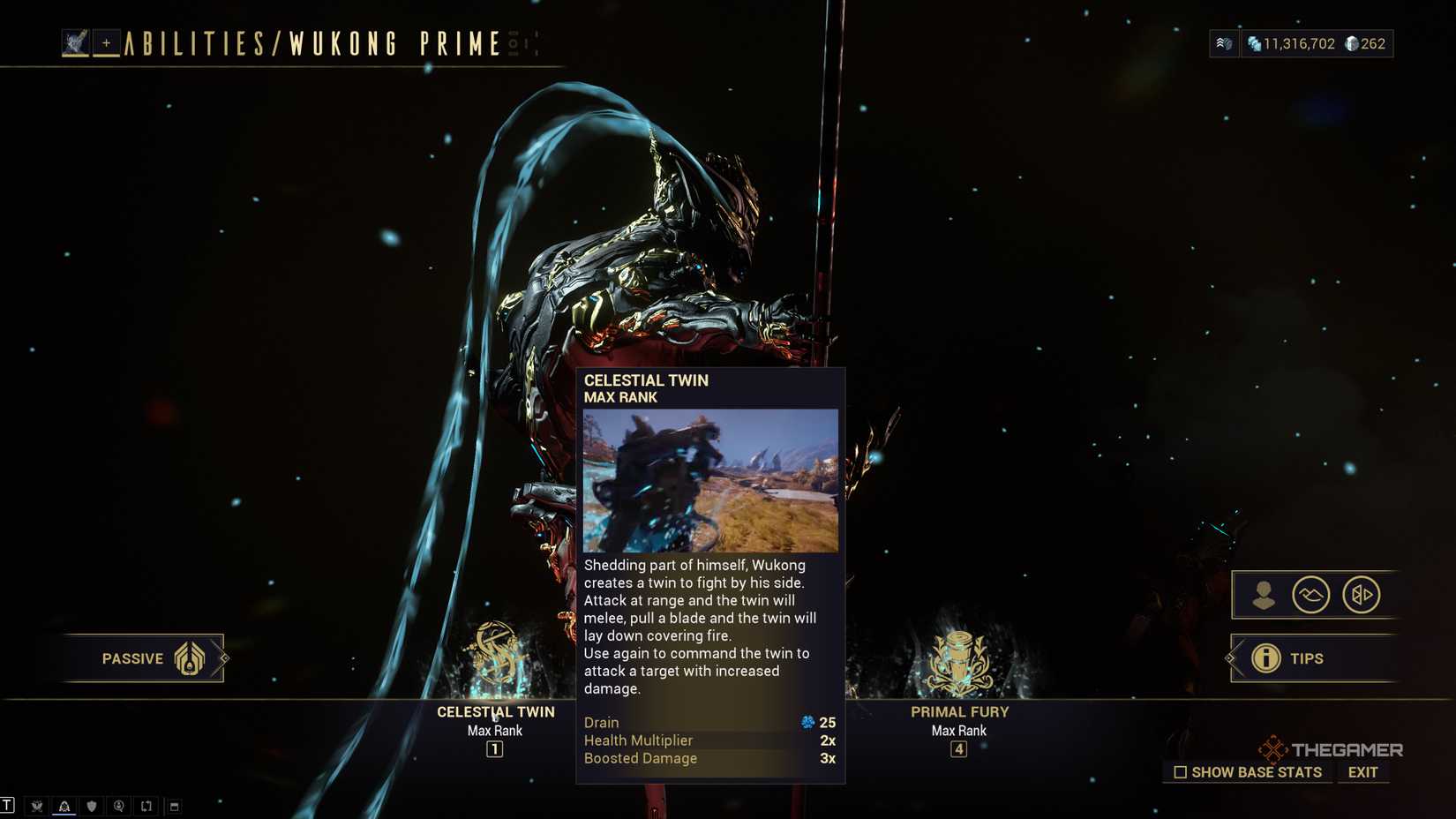Click the credits currency icon in the top bar

tap(1257, 42)
